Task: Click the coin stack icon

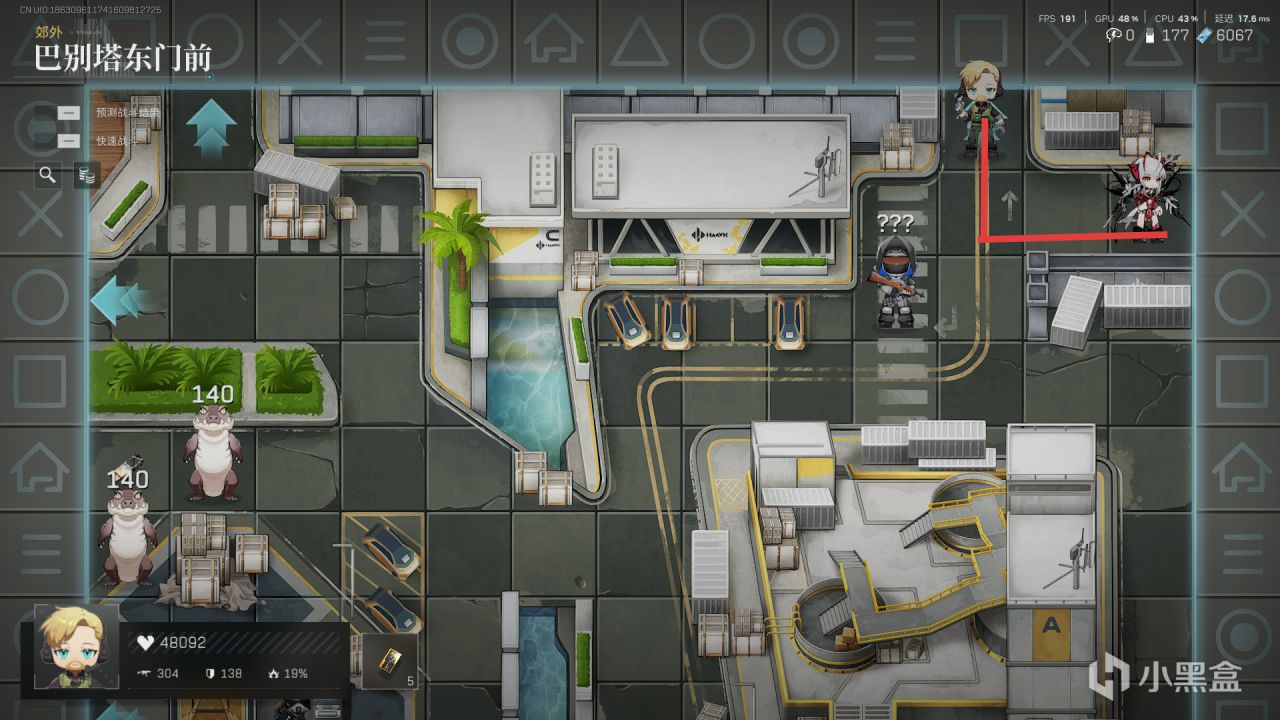Action: (x=87, y=176)
